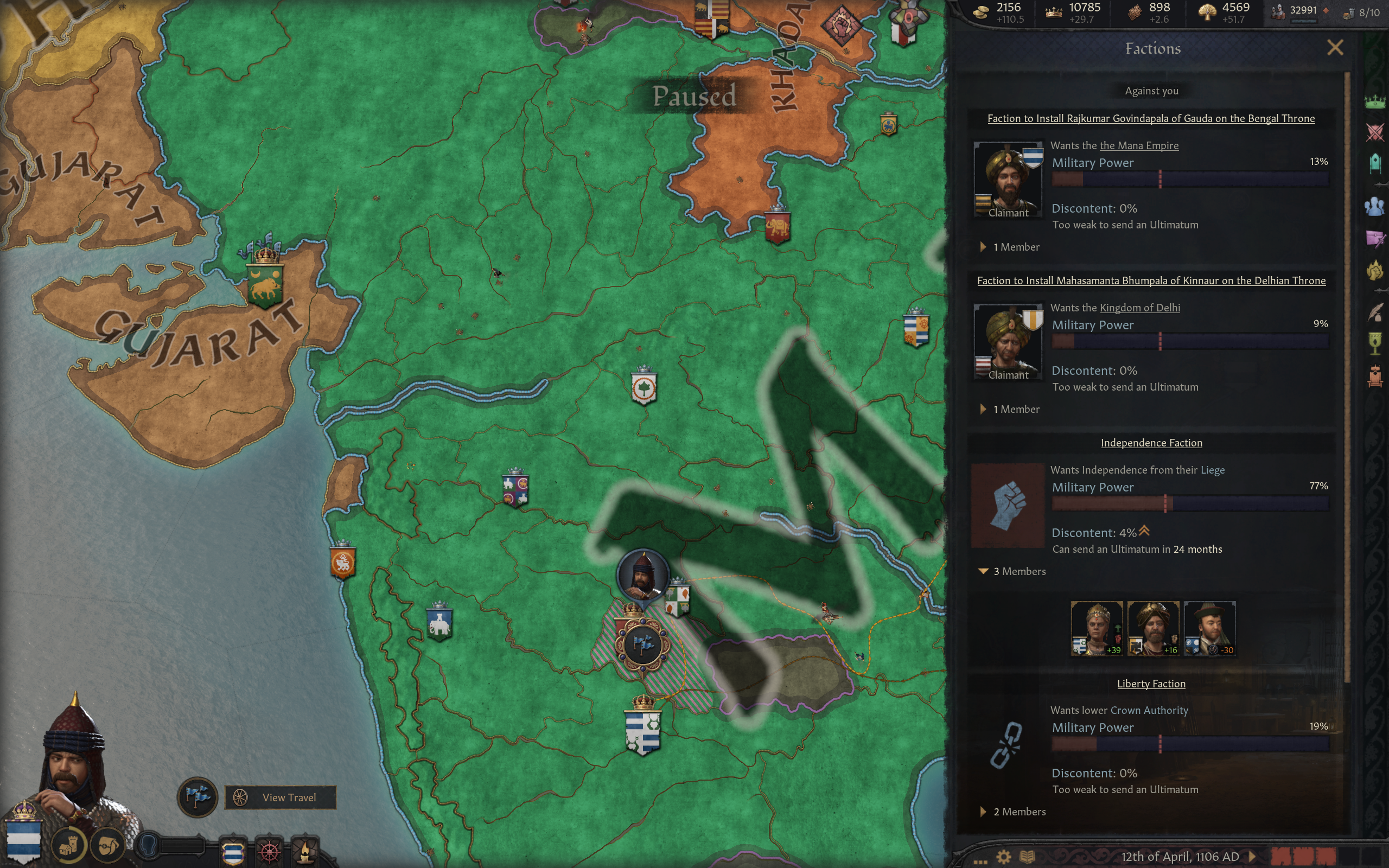Viewport: 1389px width, 868px height.
Task: Click the View Travel button
Action: (x=280, y=797)
